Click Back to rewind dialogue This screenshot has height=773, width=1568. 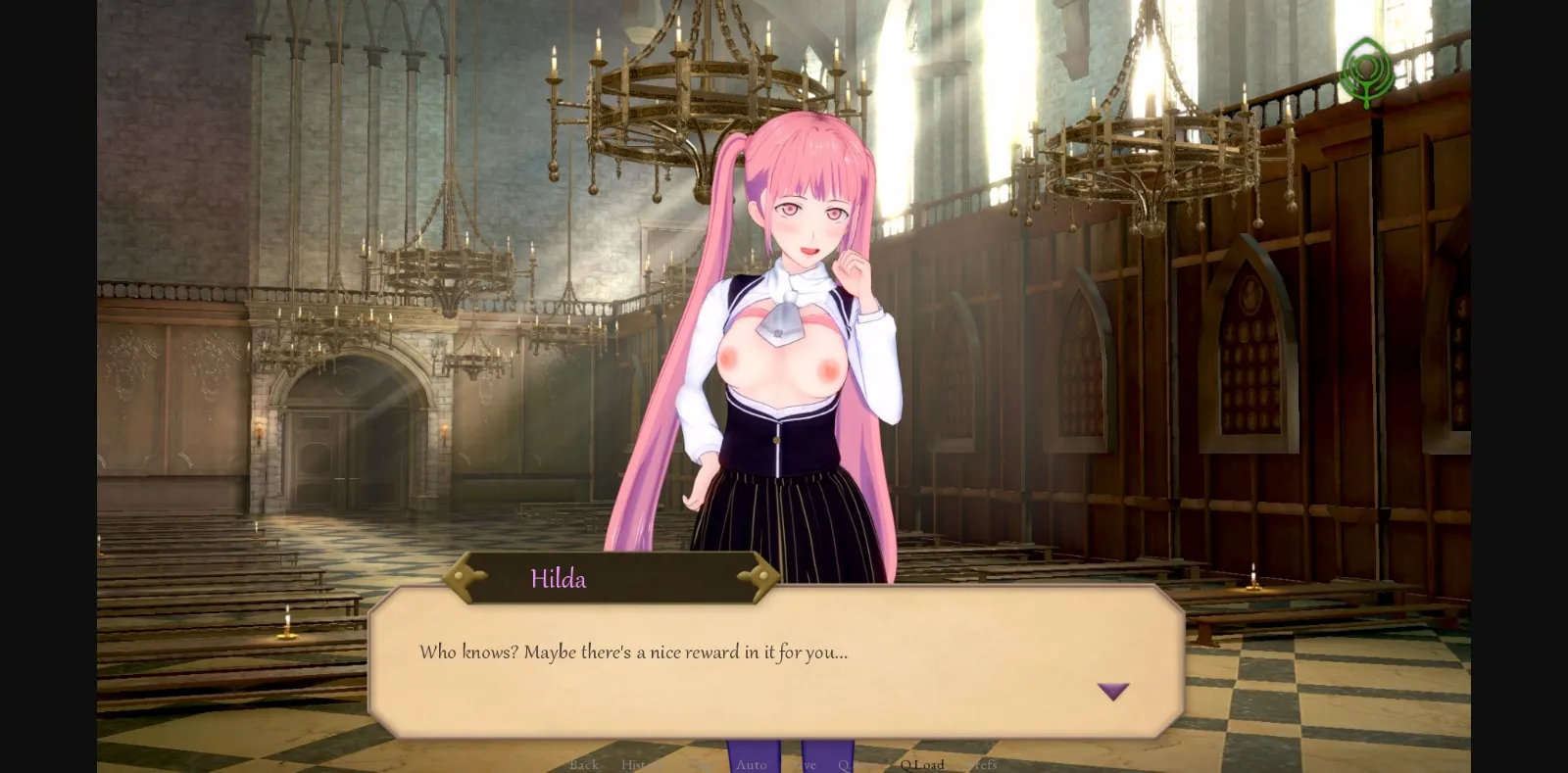(584, 765)
